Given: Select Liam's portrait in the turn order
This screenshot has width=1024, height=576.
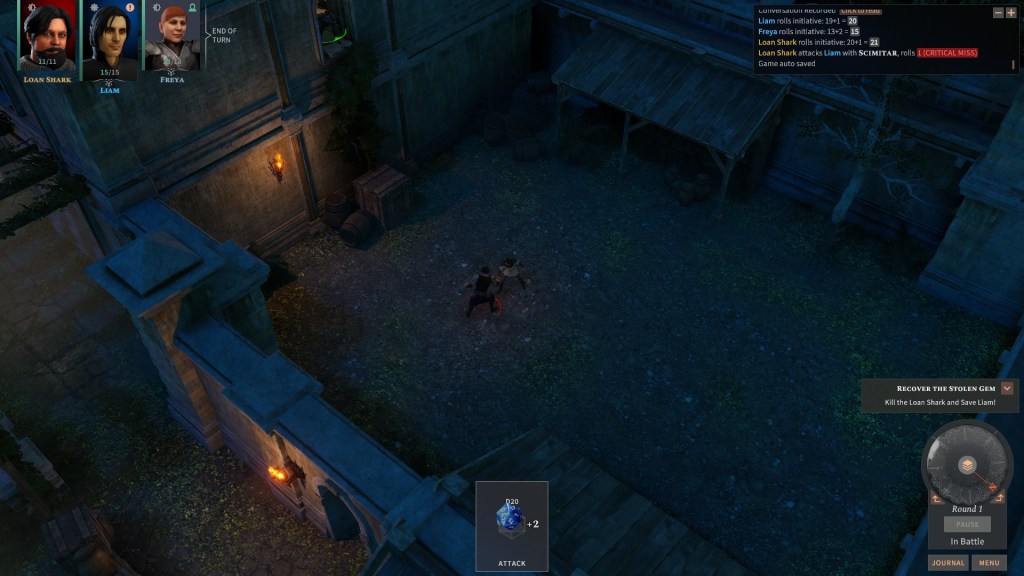Looking at the screenshot, I should (x=109, y=40).
